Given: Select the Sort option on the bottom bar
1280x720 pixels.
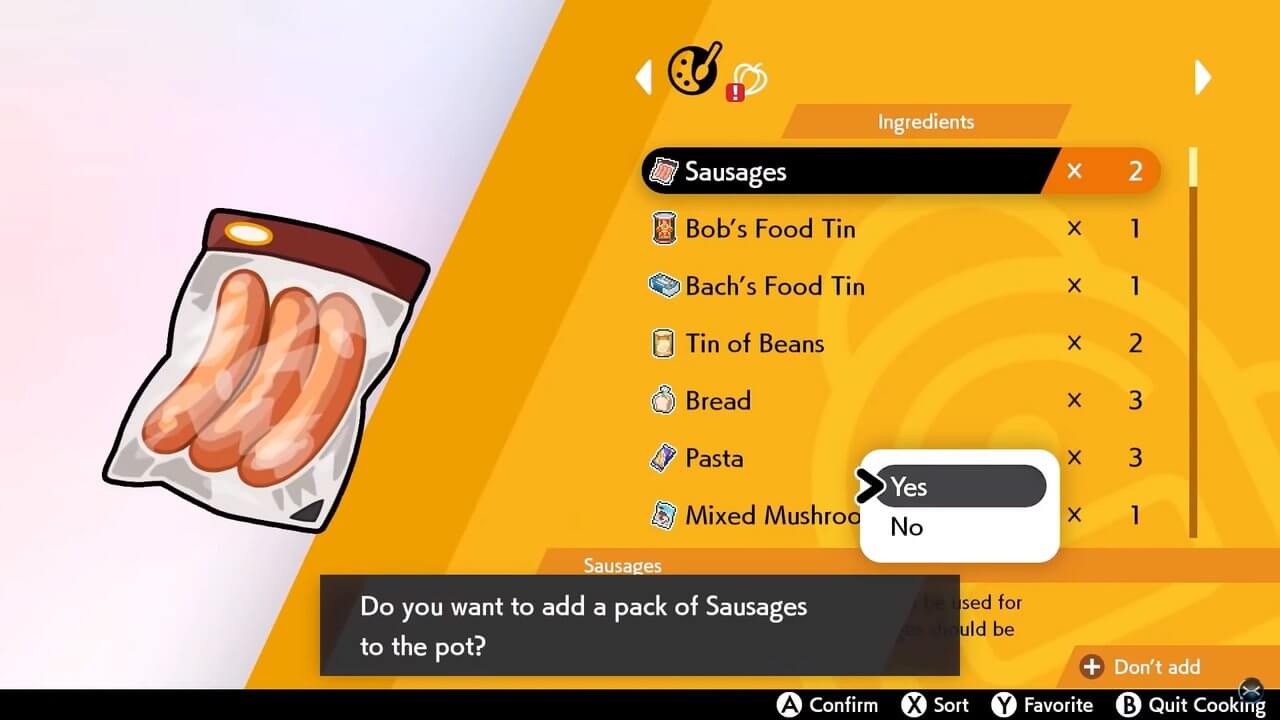Looking at the screenshot, I should pos(935,704).
